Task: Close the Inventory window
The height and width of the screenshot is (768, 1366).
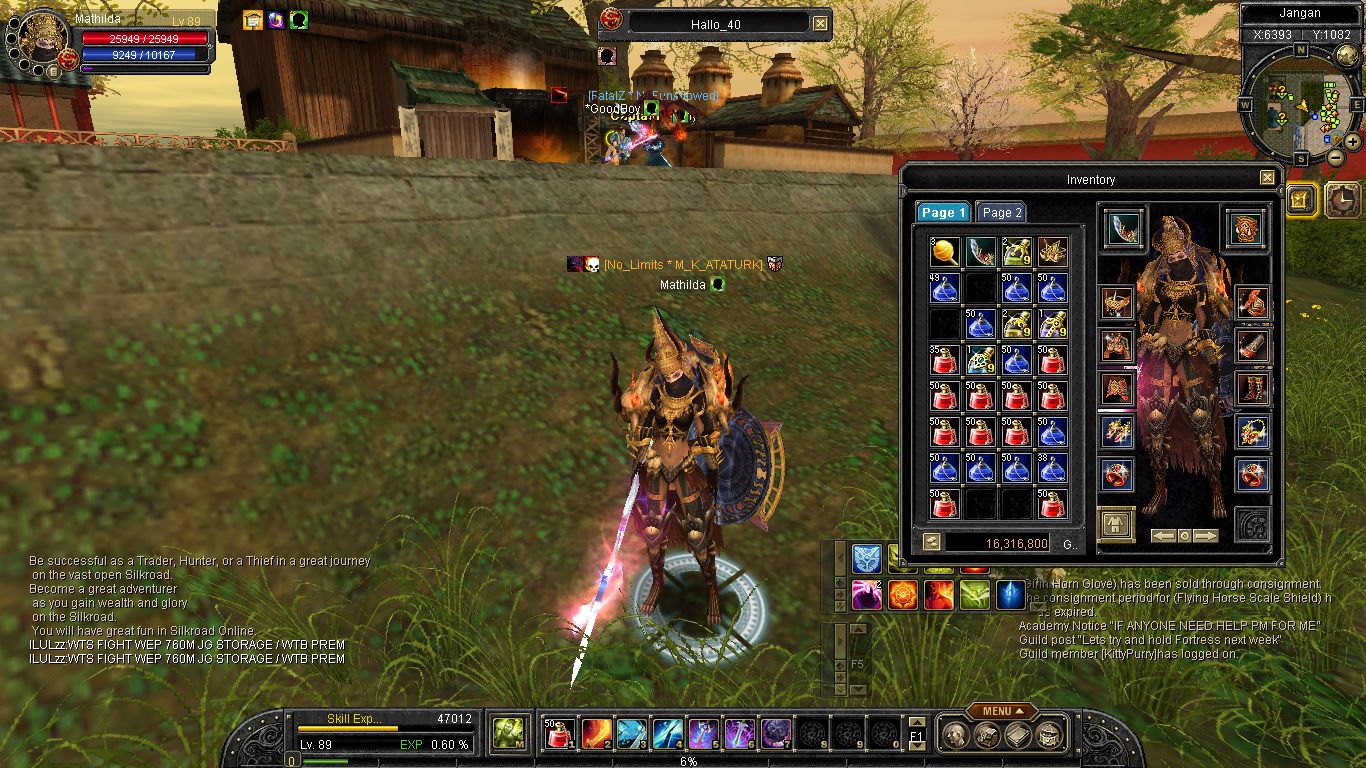Action: coord(1267,178)
